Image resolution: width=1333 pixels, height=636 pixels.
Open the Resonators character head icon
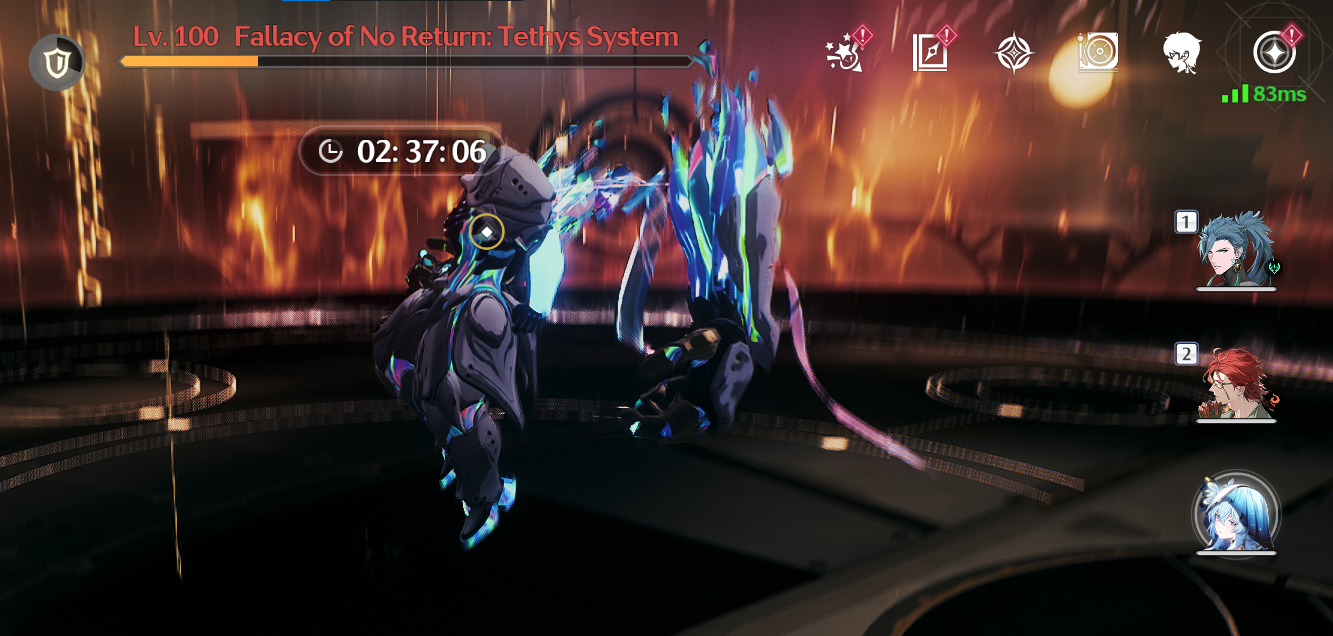(x=1182, y=53)
